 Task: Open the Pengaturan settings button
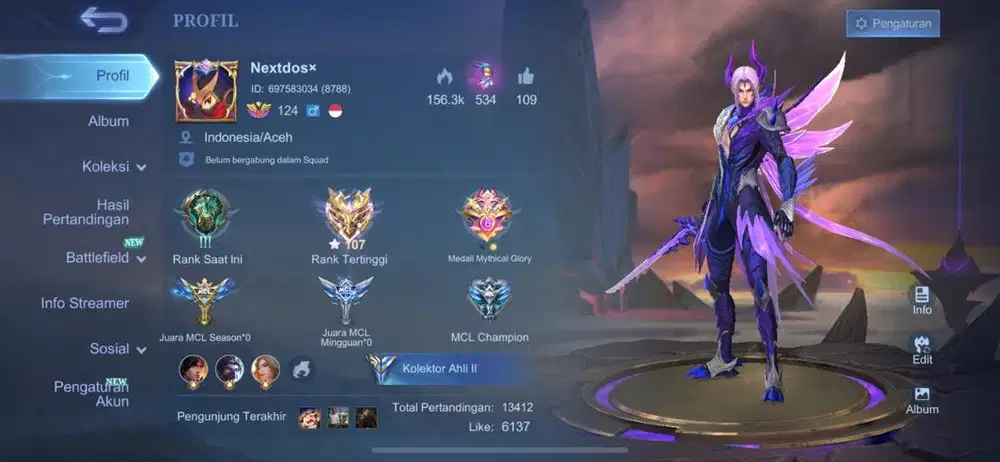tap(892, 23)
